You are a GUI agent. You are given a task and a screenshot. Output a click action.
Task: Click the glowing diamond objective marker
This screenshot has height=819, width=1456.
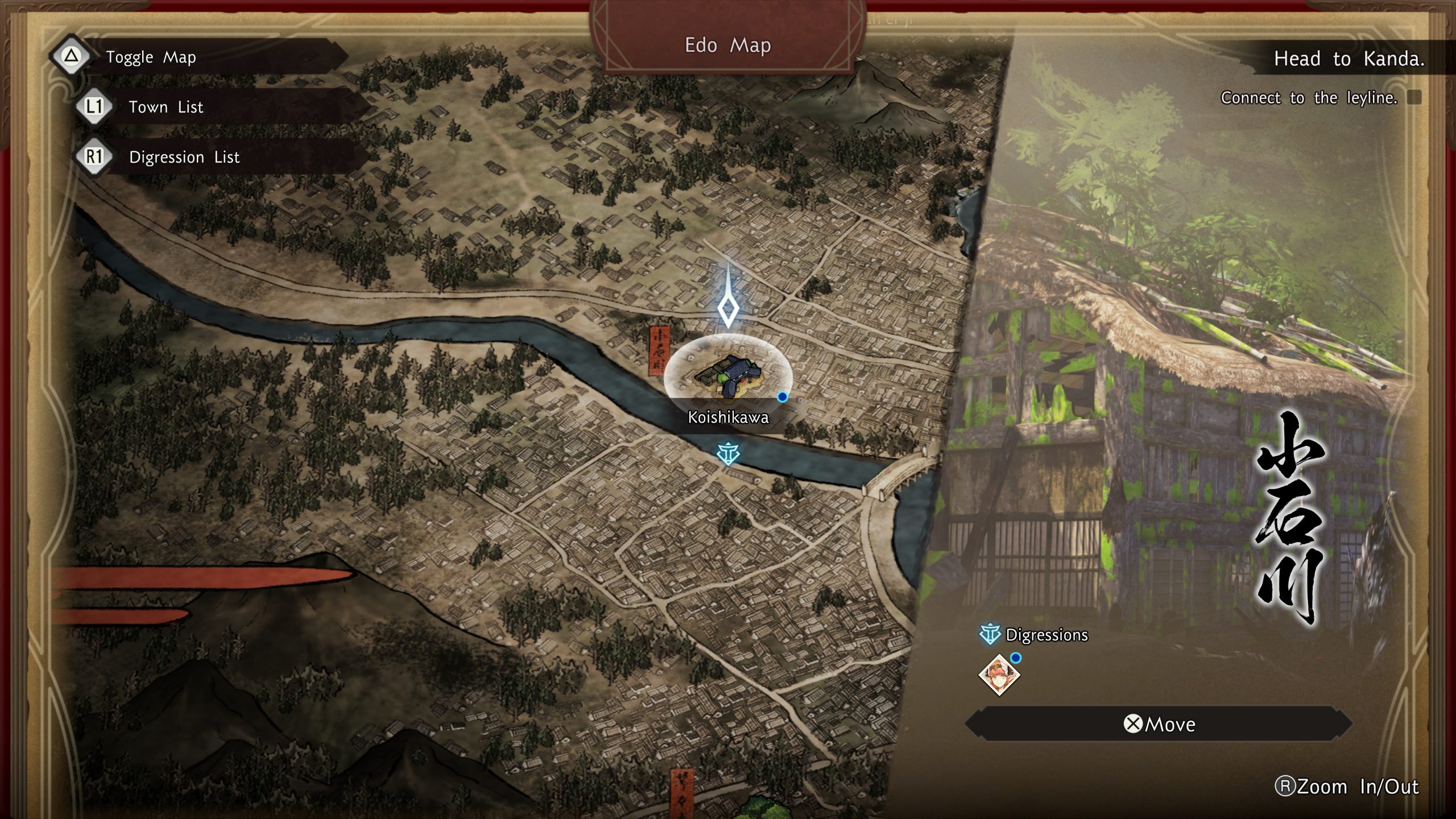[728, 309]
